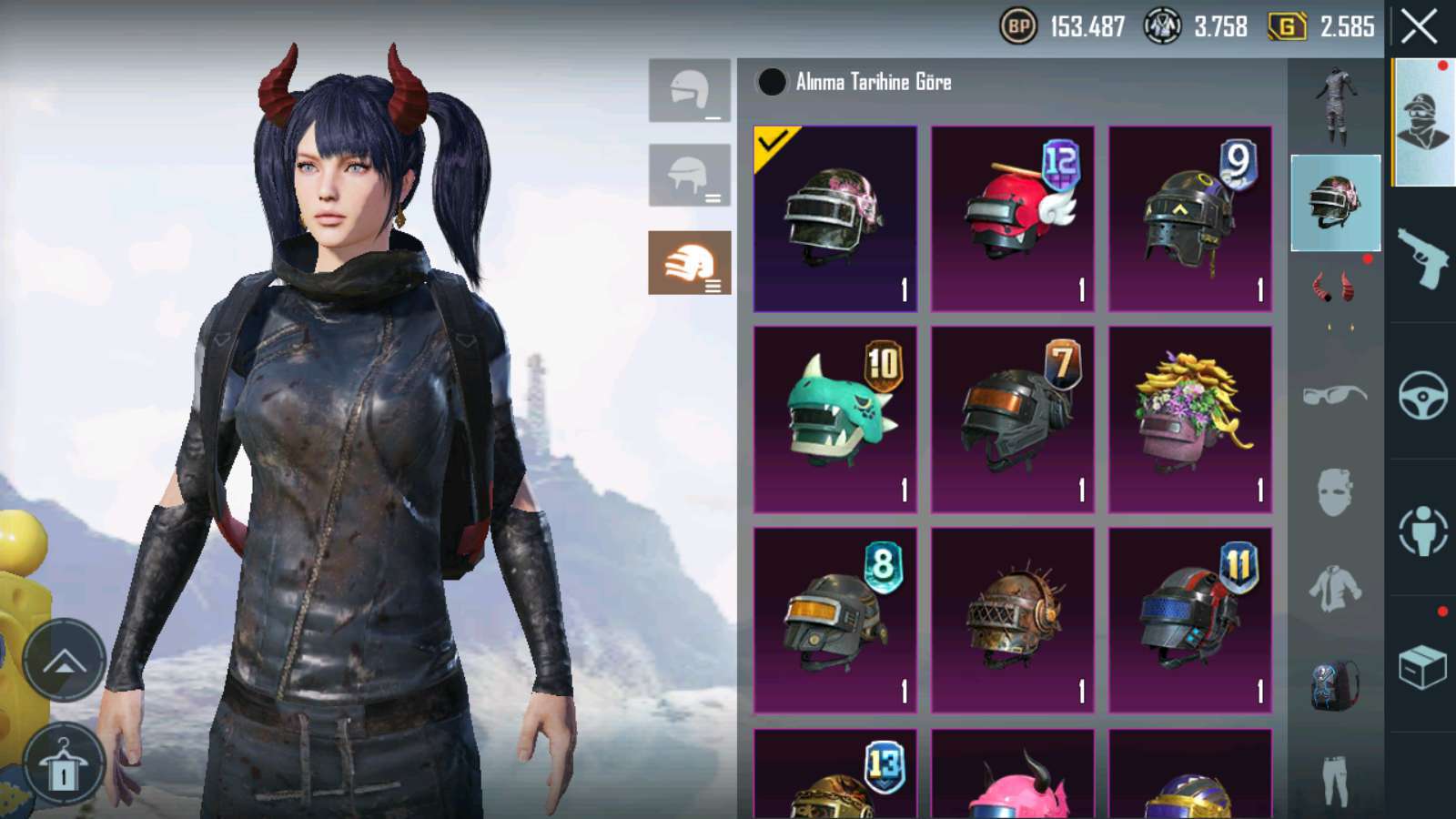Open the red horns headwear category
This screenshot has width=1456, height=819.
coord(1334,288)
